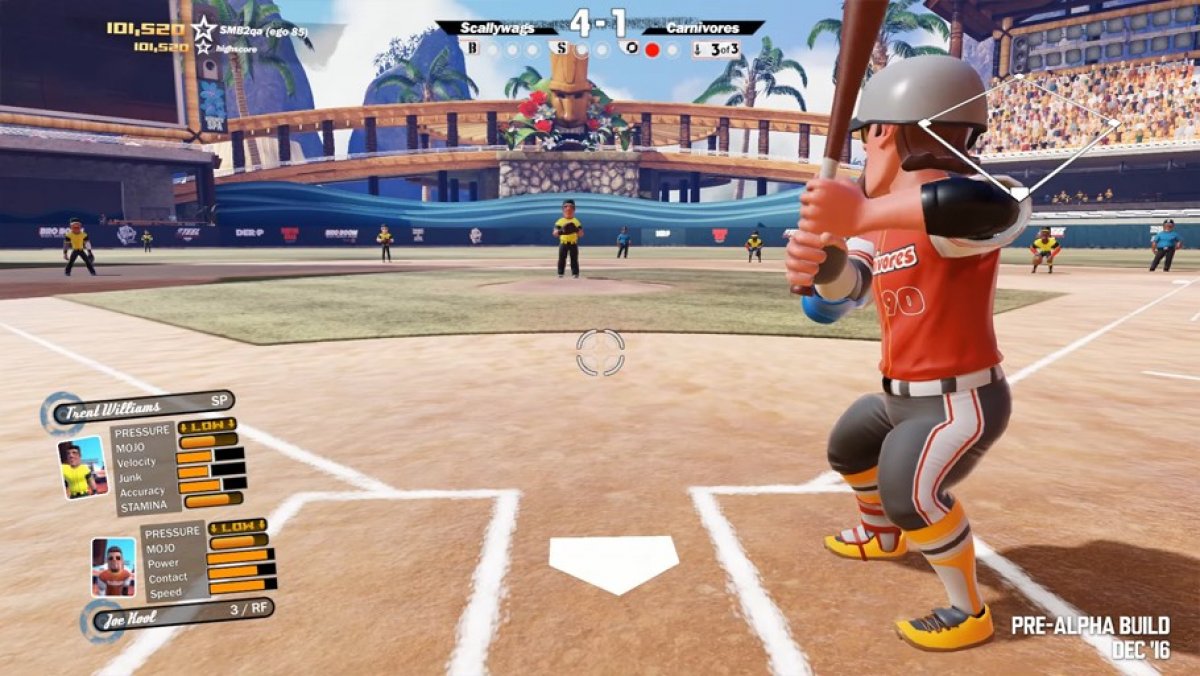
Task: Click the Joe Kool name banner
Action: click(180, 615)
